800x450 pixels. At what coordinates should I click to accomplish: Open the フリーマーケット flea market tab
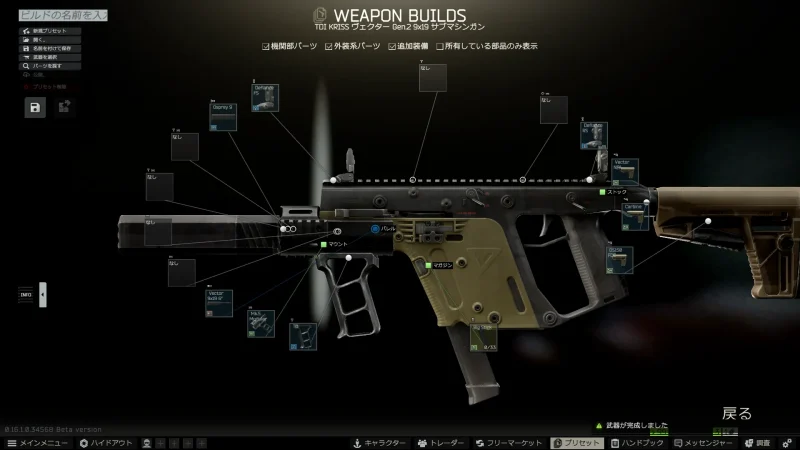tap(510, 442)
